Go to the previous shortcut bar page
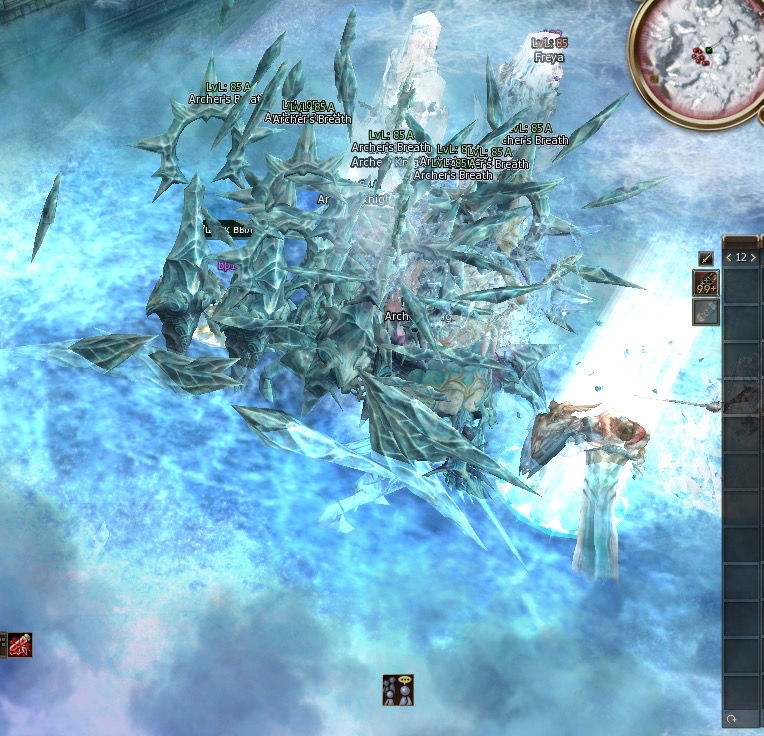764x736 pixels. [729, 257]
